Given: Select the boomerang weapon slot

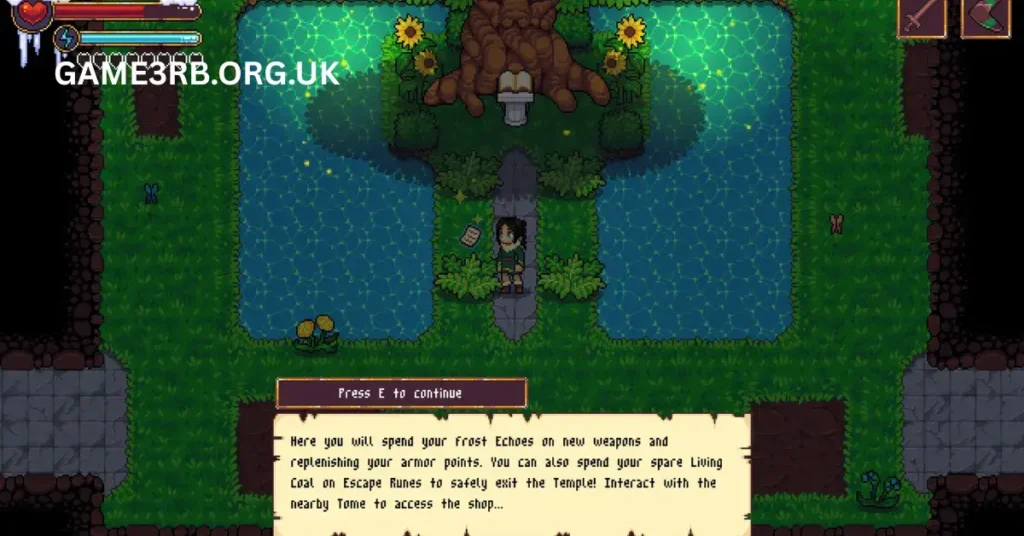Looking at the screenshot, I should click(x=985, y=18).
